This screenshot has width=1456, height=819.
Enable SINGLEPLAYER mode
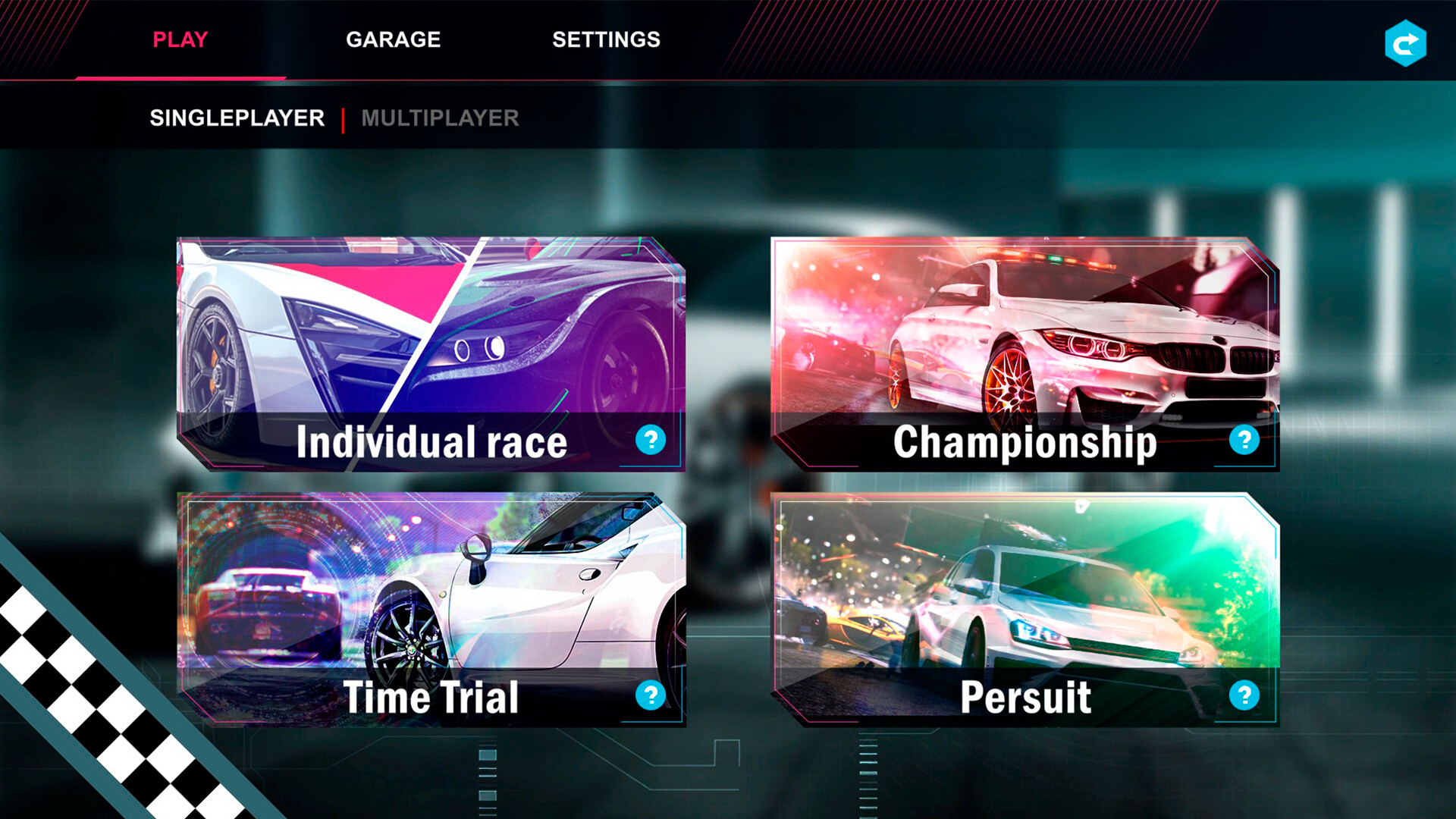point(237,118)
